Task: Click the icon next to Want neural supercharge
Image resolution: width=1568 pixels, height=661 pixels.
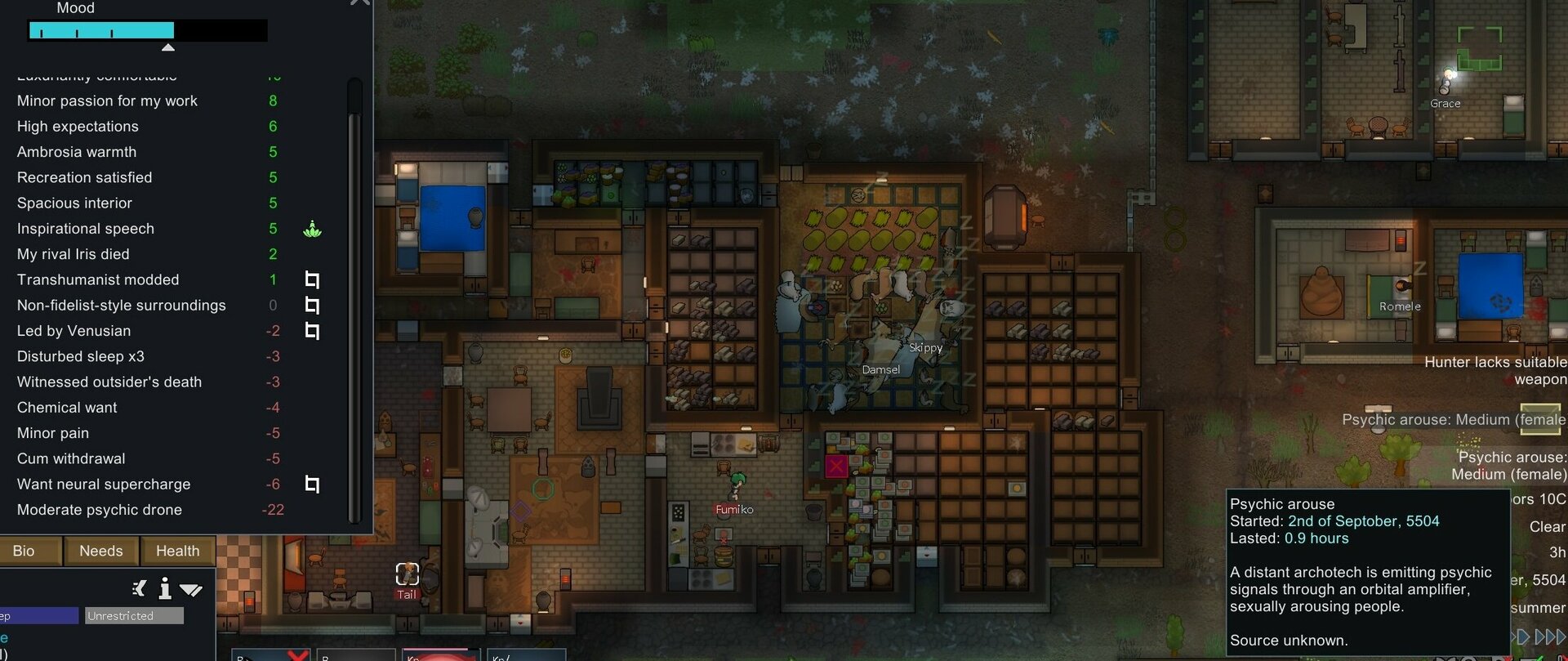Action: [x=311, y=484]
